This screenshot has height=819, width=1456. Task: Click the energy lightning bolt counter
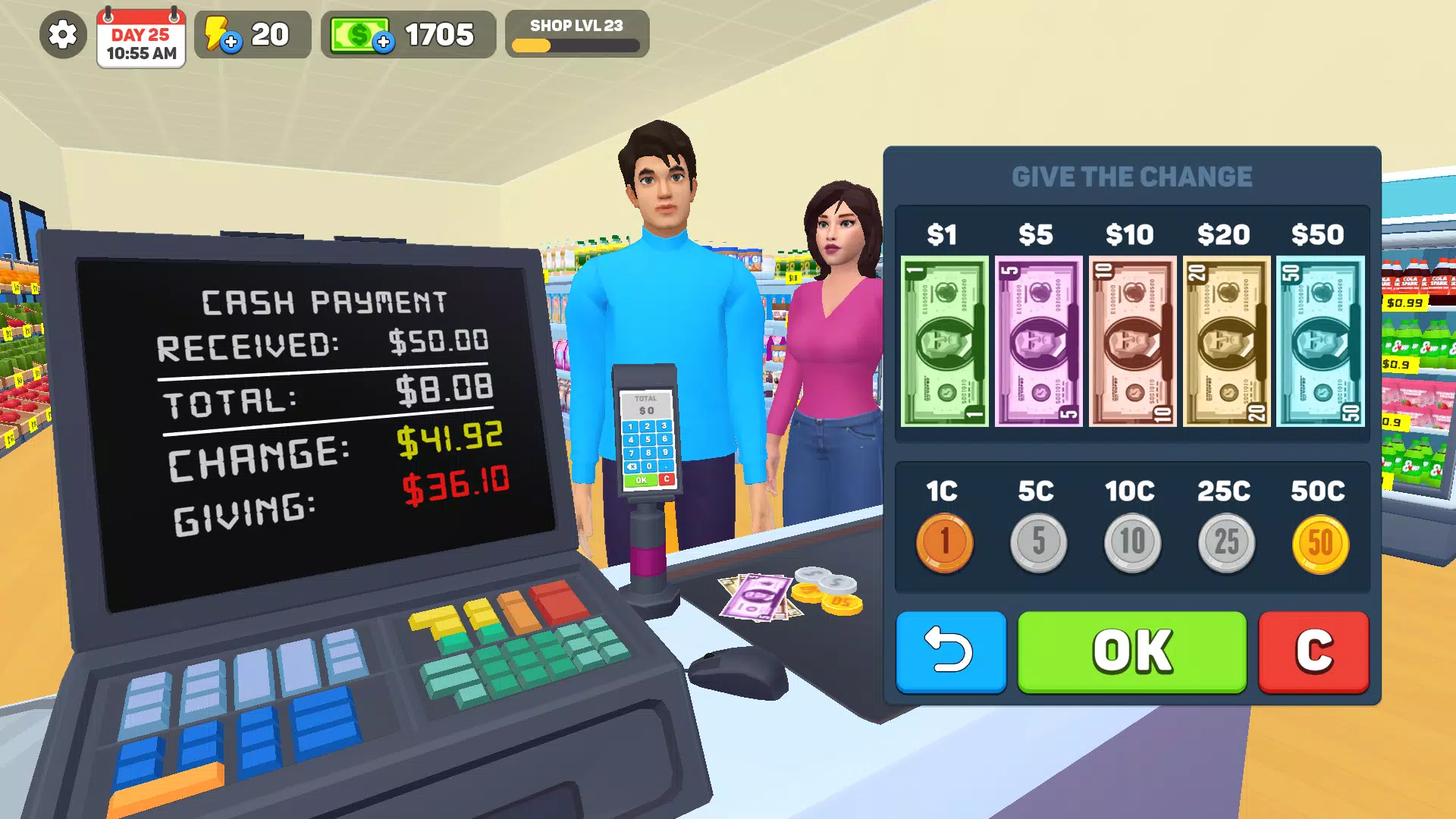(x=226, y=33)
